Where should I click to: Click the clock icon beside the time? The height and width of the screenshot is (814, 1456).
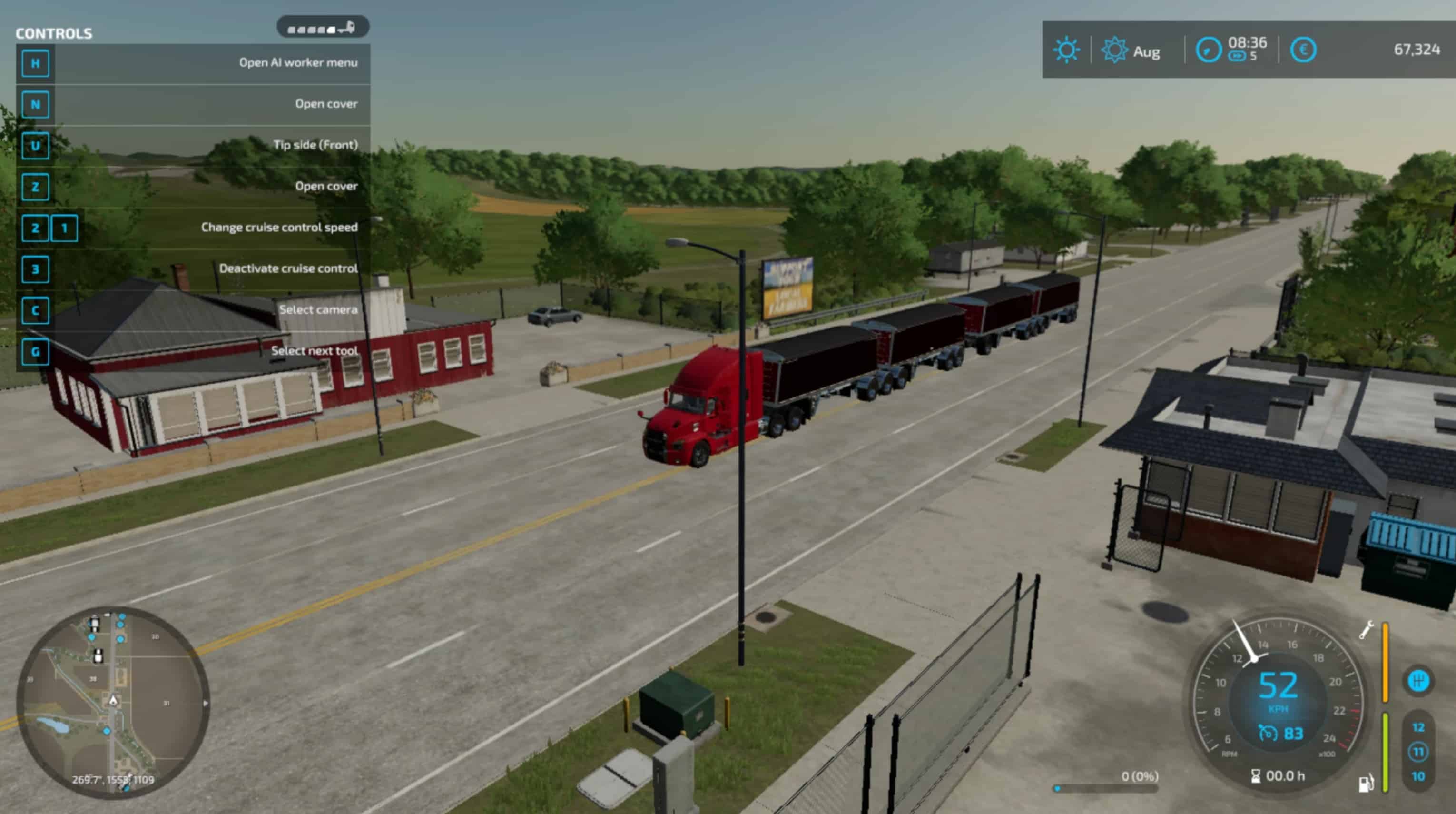1209,50
